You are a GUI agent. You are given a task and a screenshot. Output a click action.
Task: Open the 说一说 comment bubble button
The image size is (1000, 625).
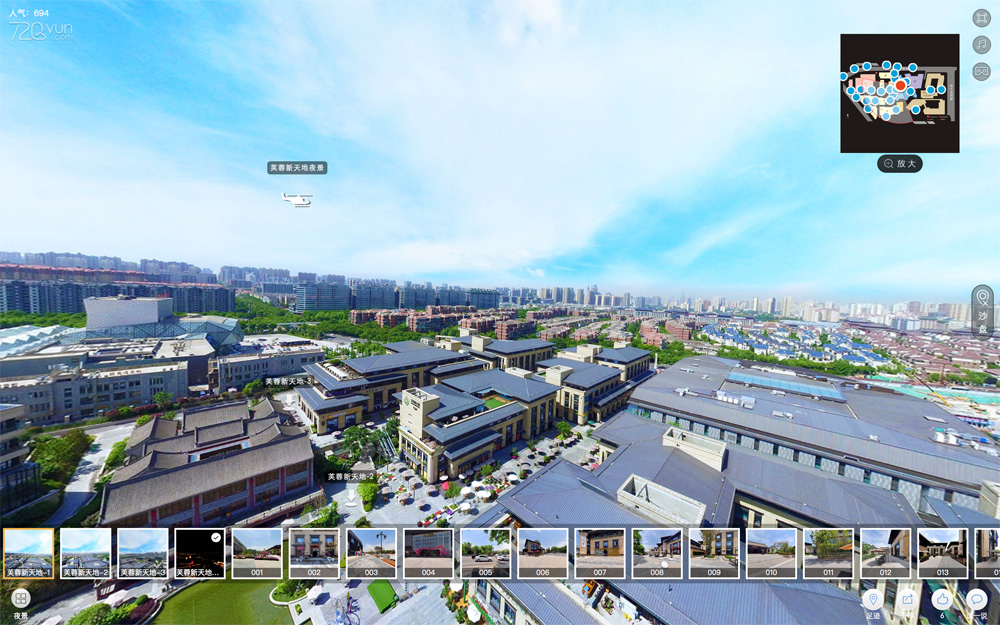tap(977, 599)
